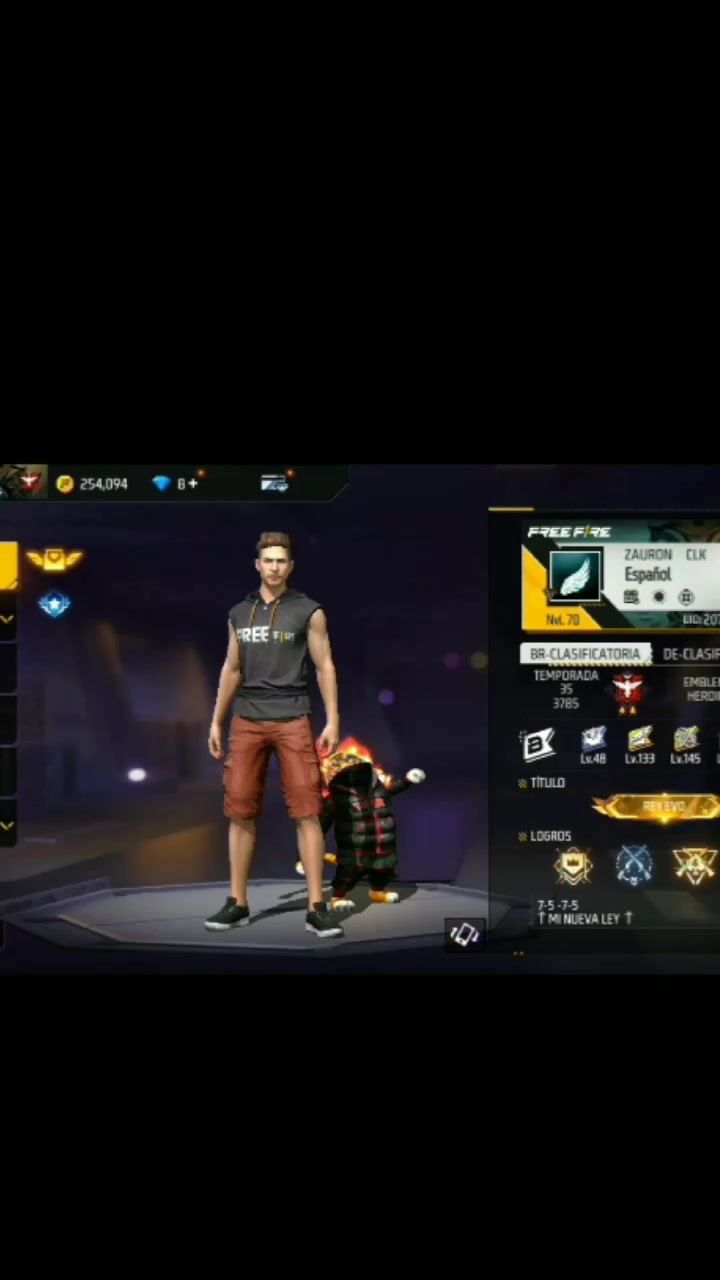720x1280 pixels.
Task: Switch to the DE-Clasificatoria tab
Action: 691,654
